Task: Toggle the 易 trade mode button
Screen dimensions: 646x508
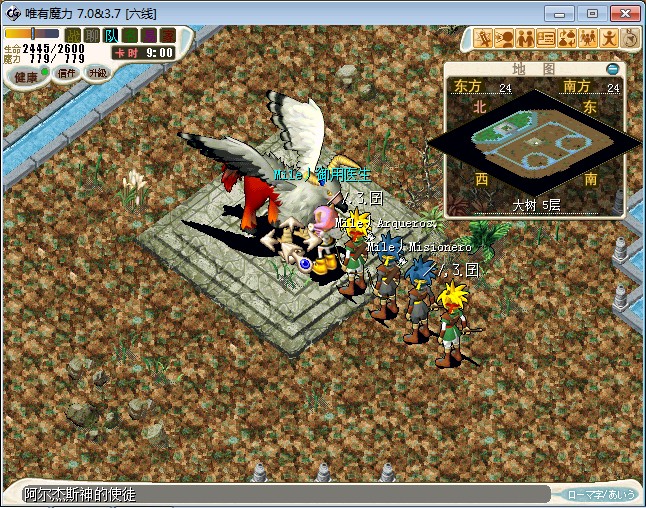Action: pos(148,35)
